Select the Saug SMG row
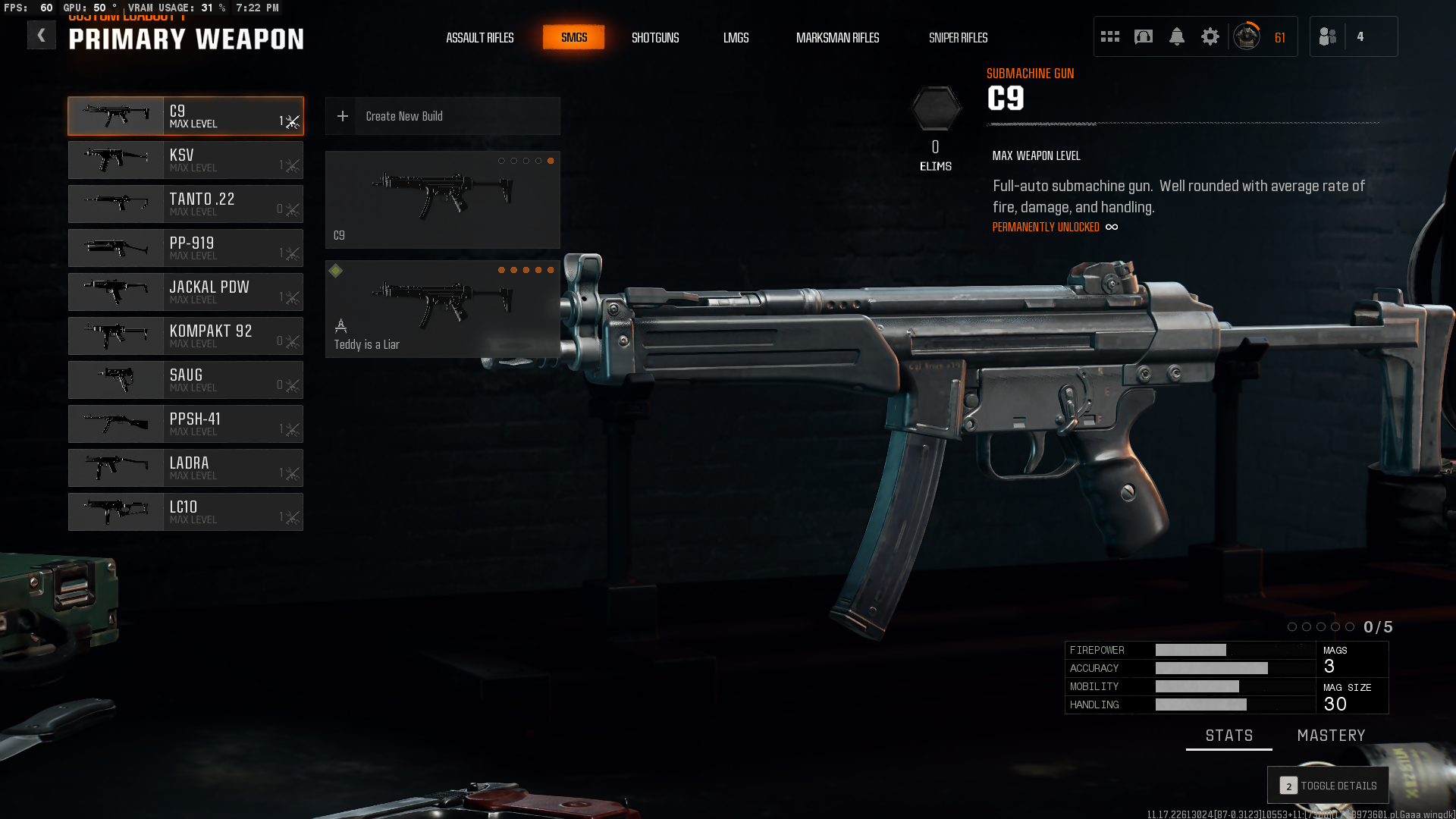This screenshot has width=1456, height=819. point(186,380)
